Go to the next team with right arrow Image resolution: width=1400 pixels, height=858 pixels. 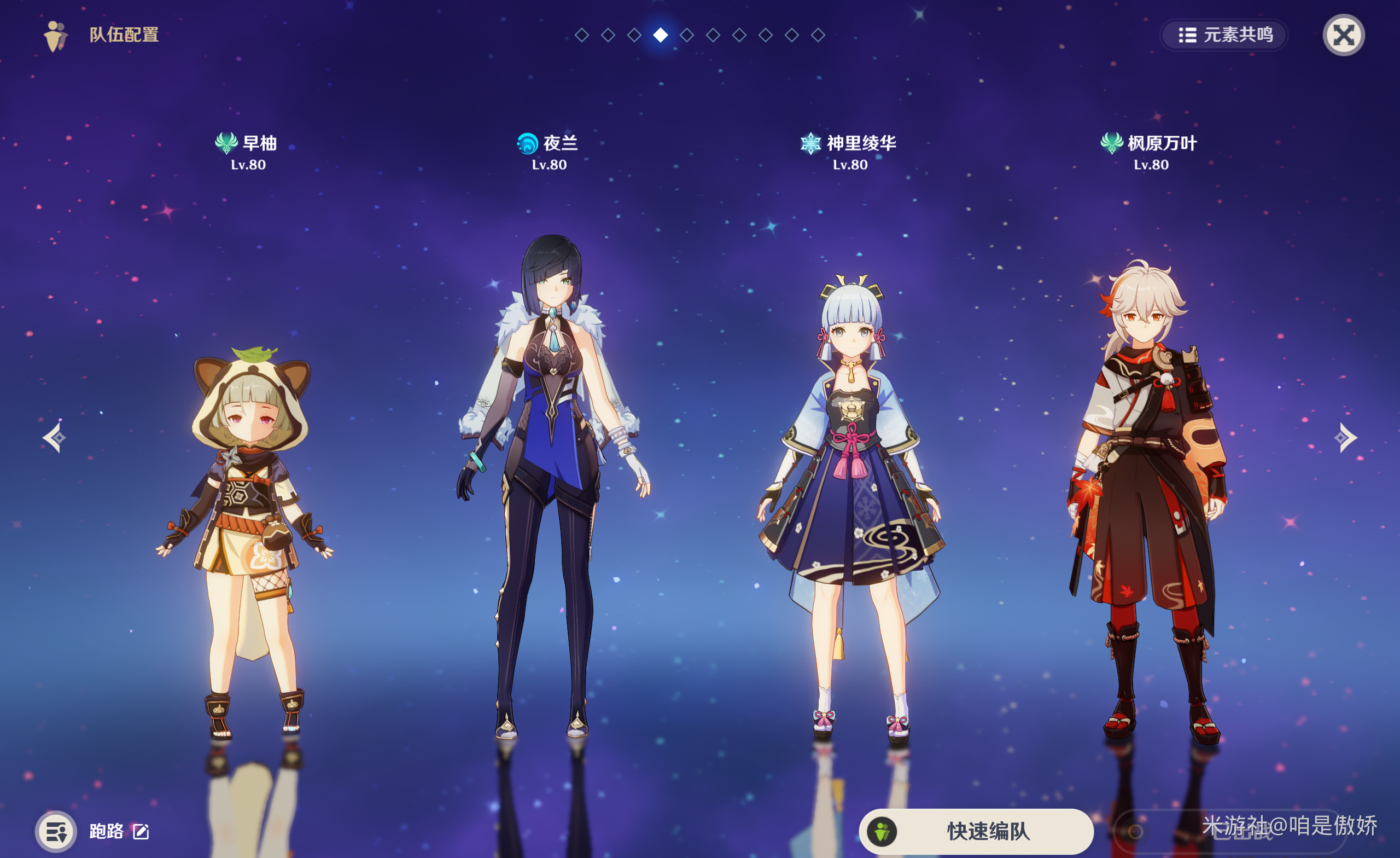tap(1345, 437)
